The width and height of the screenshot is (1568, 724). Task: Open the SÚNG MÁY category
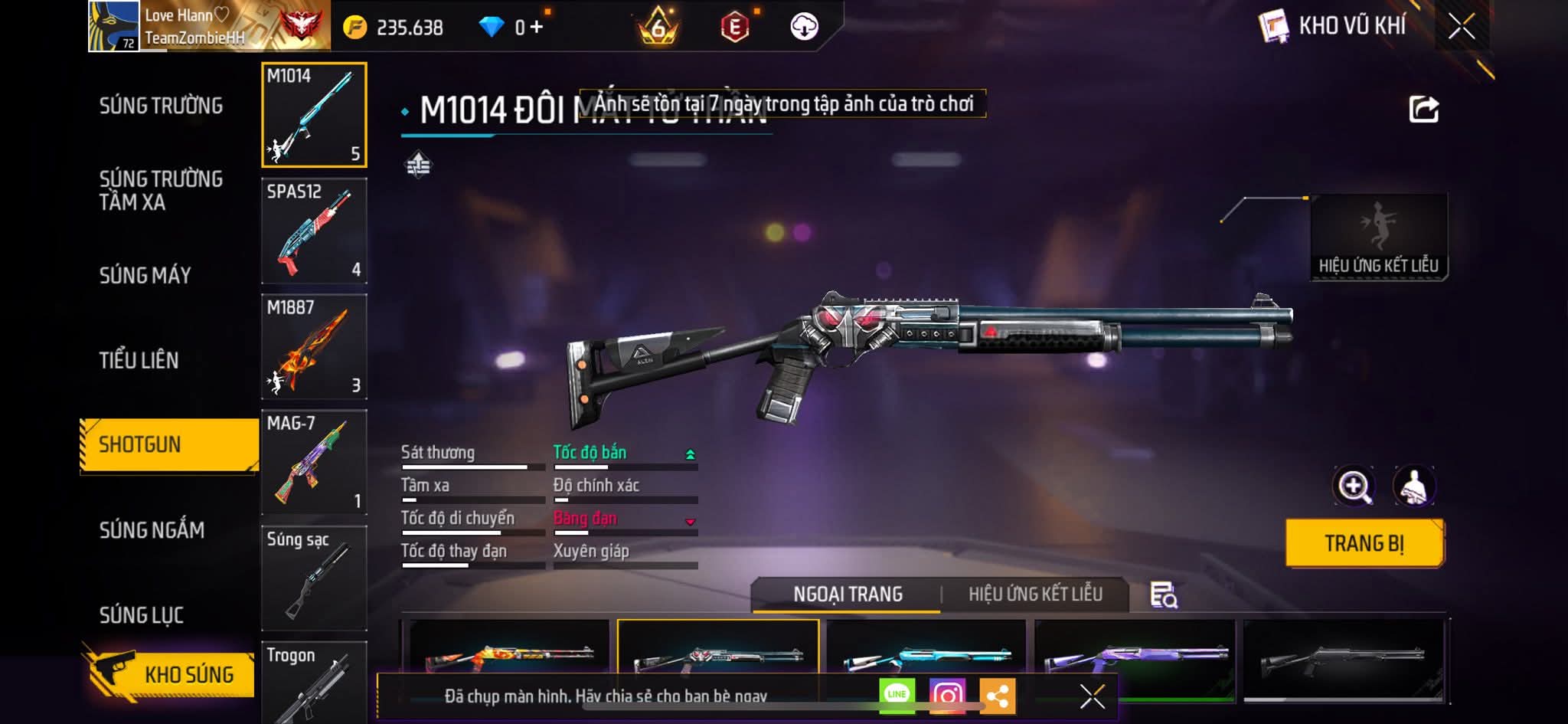[x=145, y=275]
